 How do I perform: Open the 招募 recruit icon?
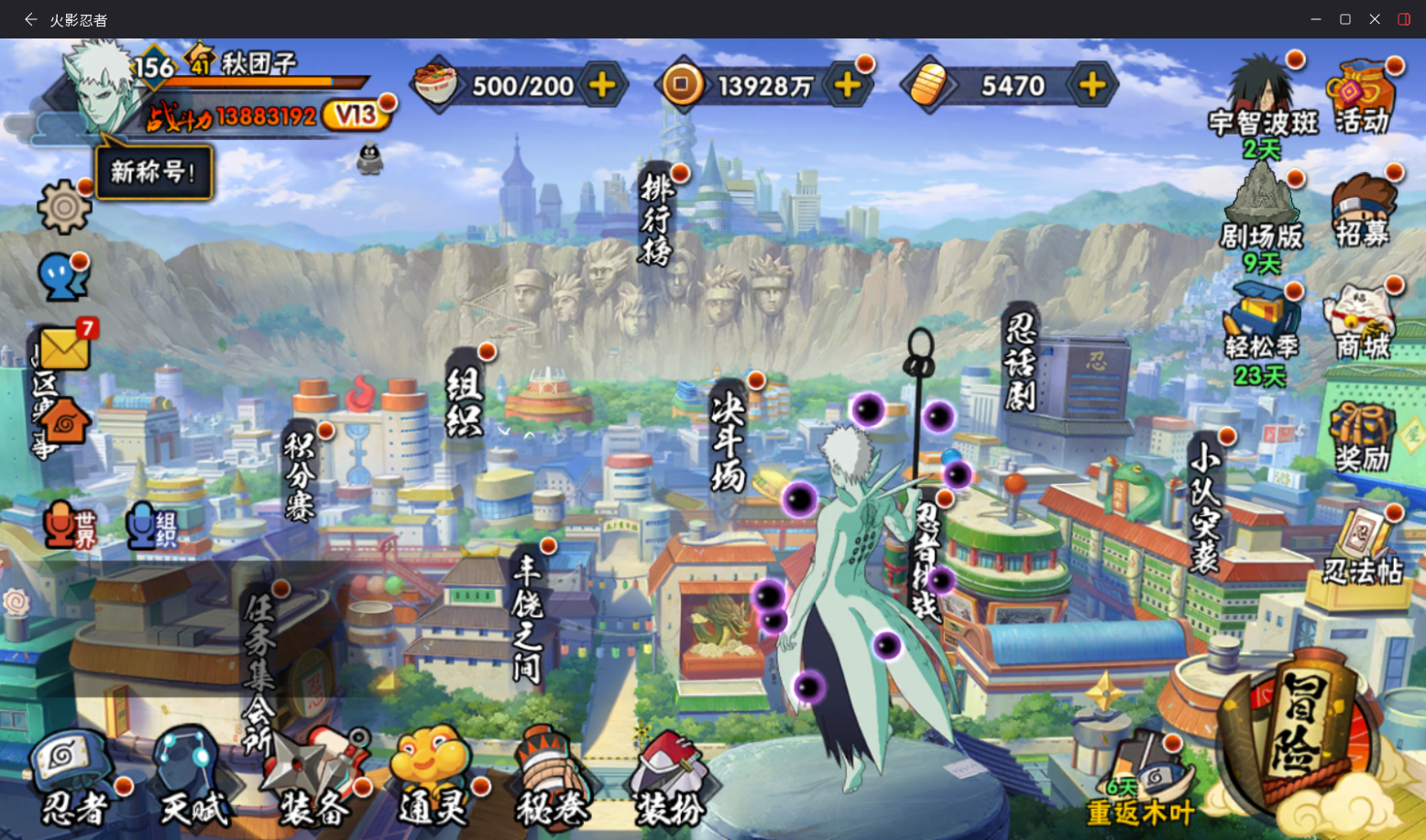click(x=1363, y=212)
